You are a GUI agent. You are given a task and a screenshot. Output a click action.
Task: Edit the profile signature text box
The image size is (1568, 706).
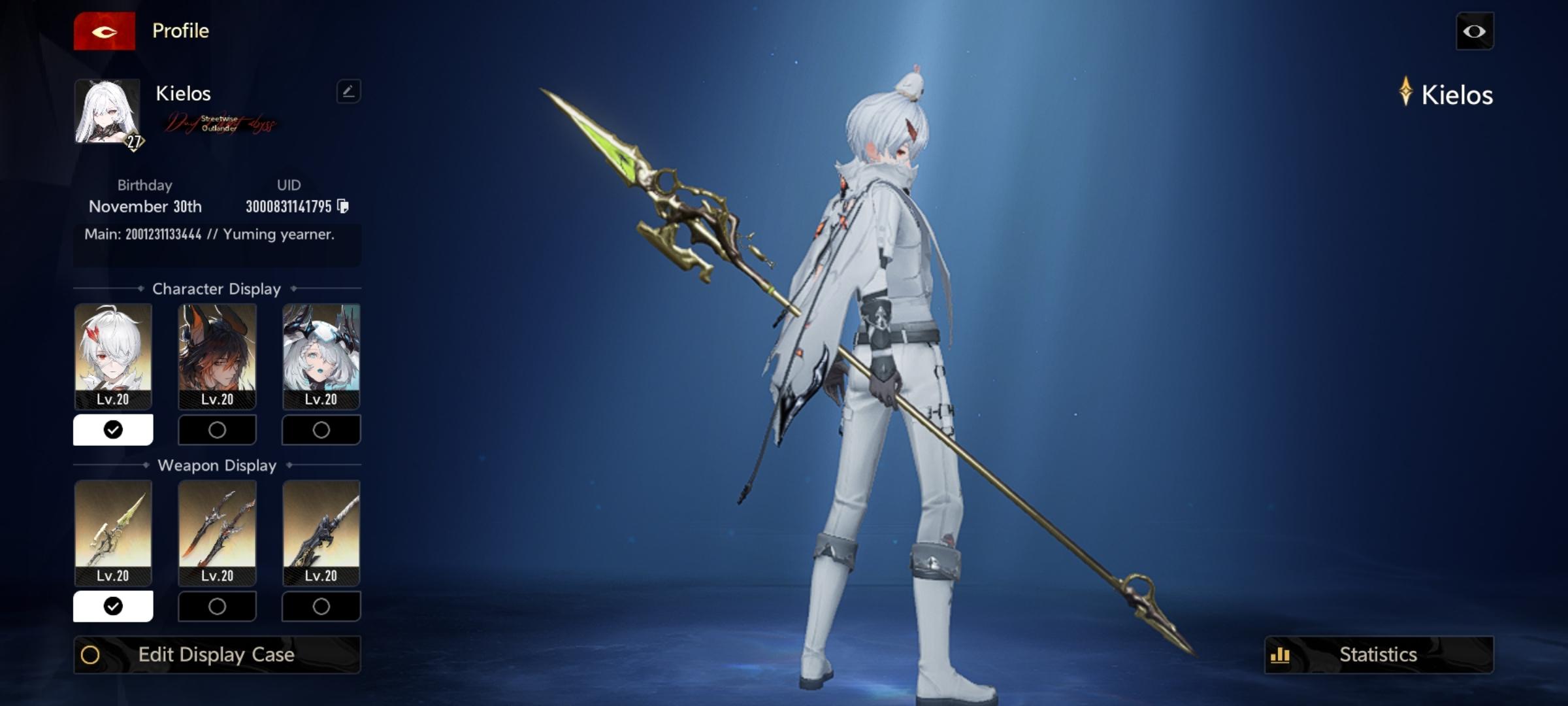[x=217, y=243]
